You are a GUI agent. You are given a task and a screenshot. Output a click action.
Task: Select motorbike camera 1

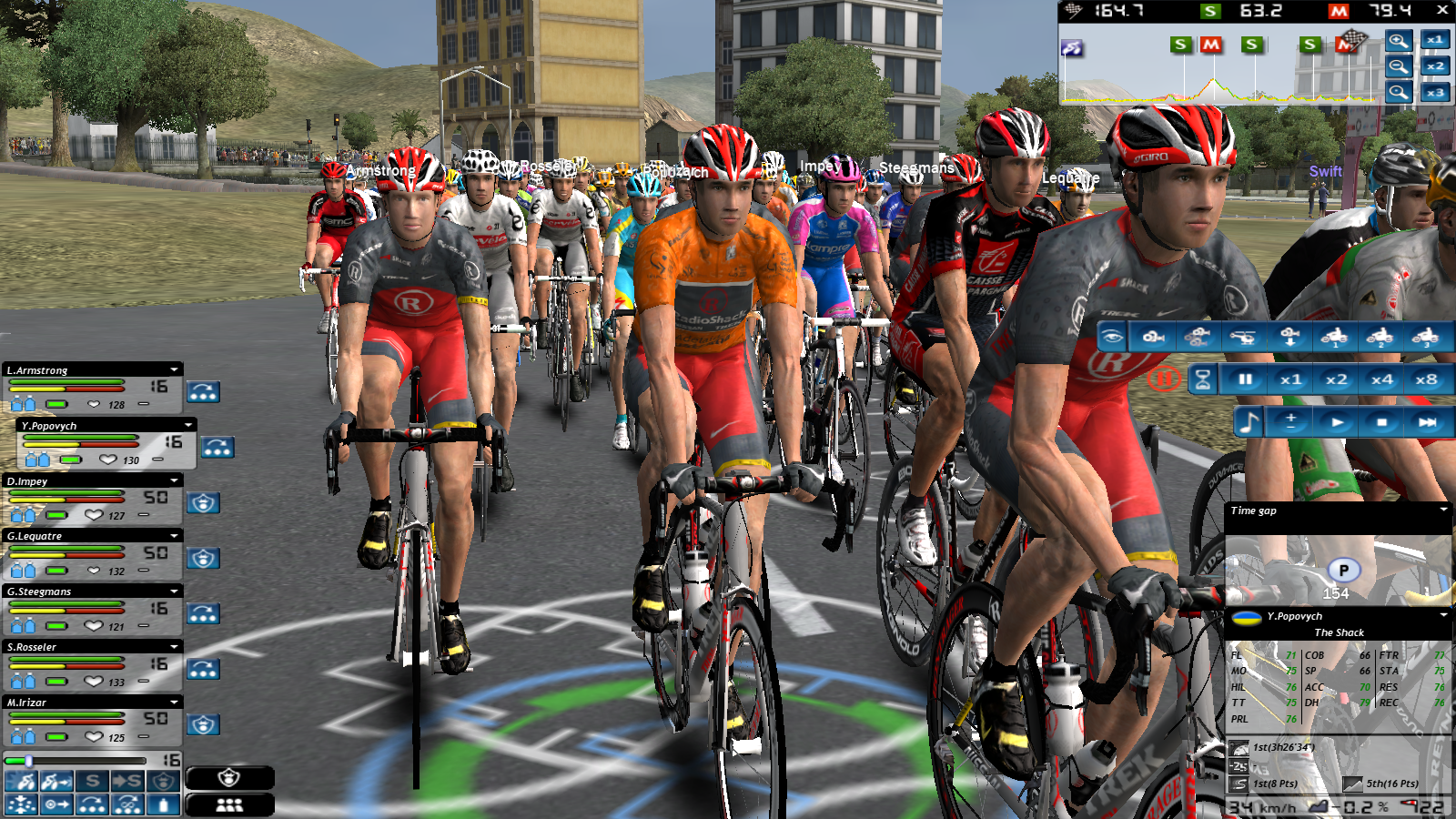(x=1334, y=338)
